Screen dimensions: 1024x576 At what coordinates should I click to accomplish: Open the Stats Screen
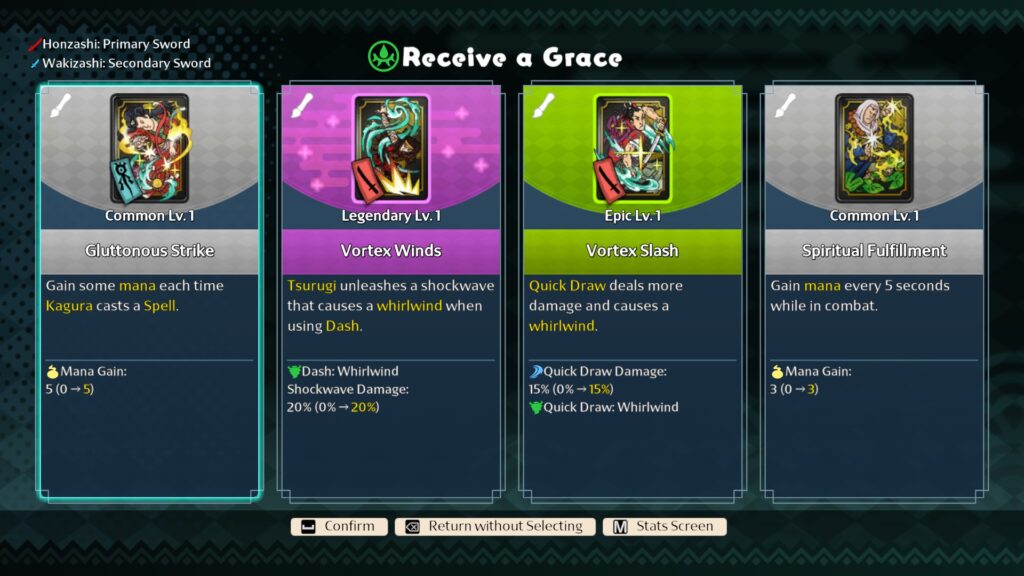(665, 526)
